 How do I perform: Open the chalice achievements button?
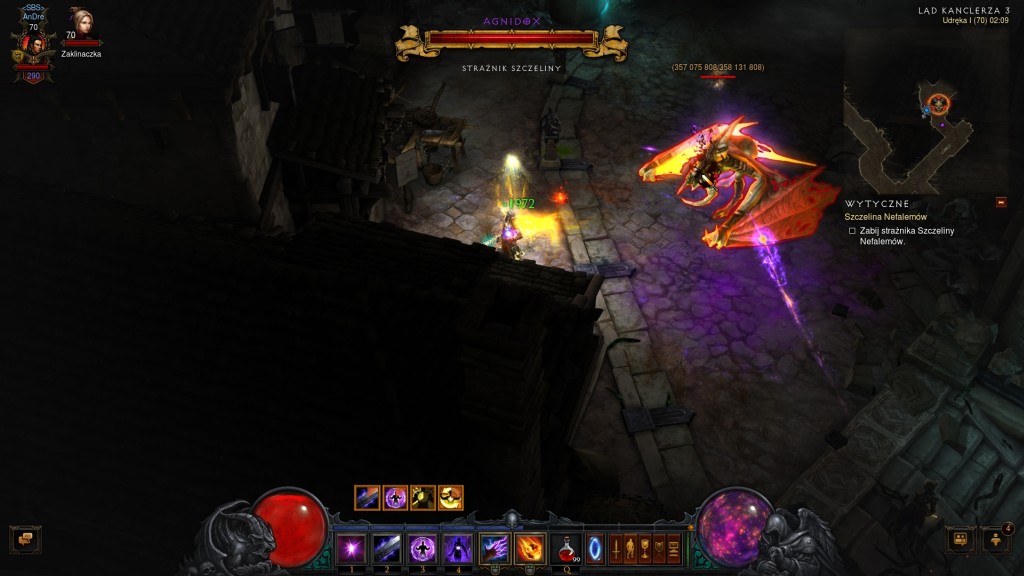[x=645, y=548]
